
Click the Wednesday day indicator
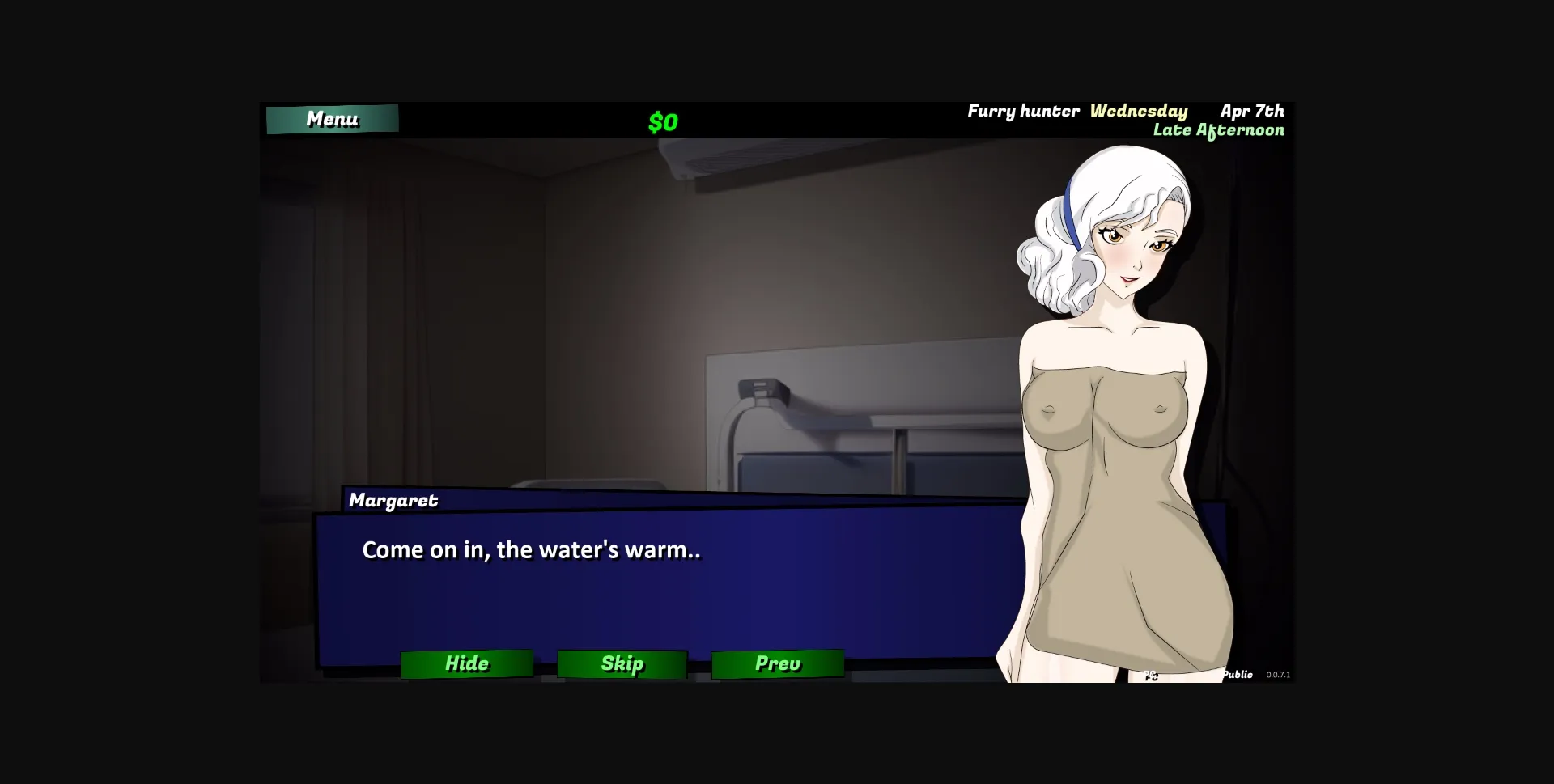click(x=1139, y=111)
